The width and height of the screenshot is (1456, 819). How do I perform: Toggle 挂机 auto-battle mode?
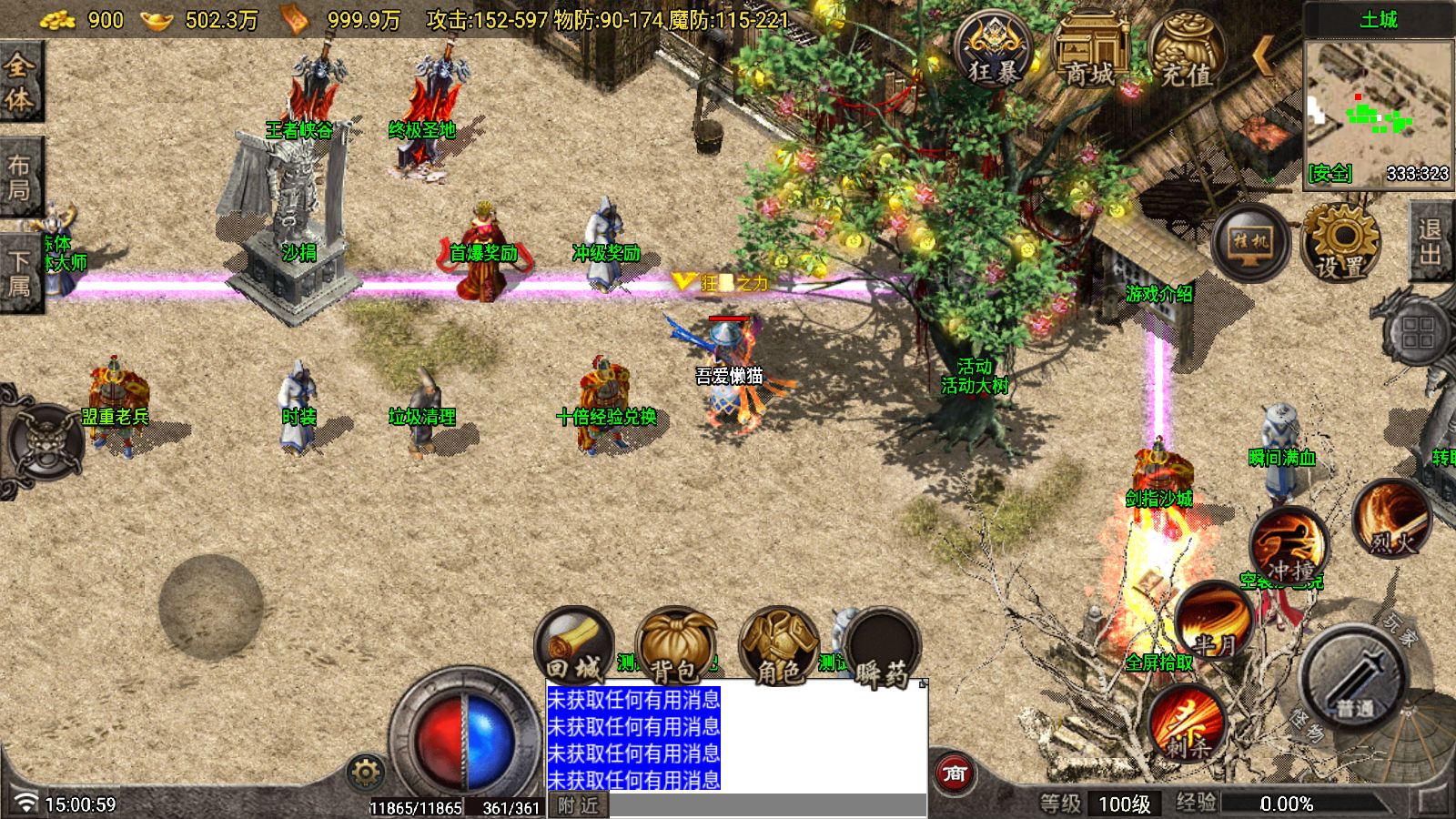click(x=1250, y=242)
